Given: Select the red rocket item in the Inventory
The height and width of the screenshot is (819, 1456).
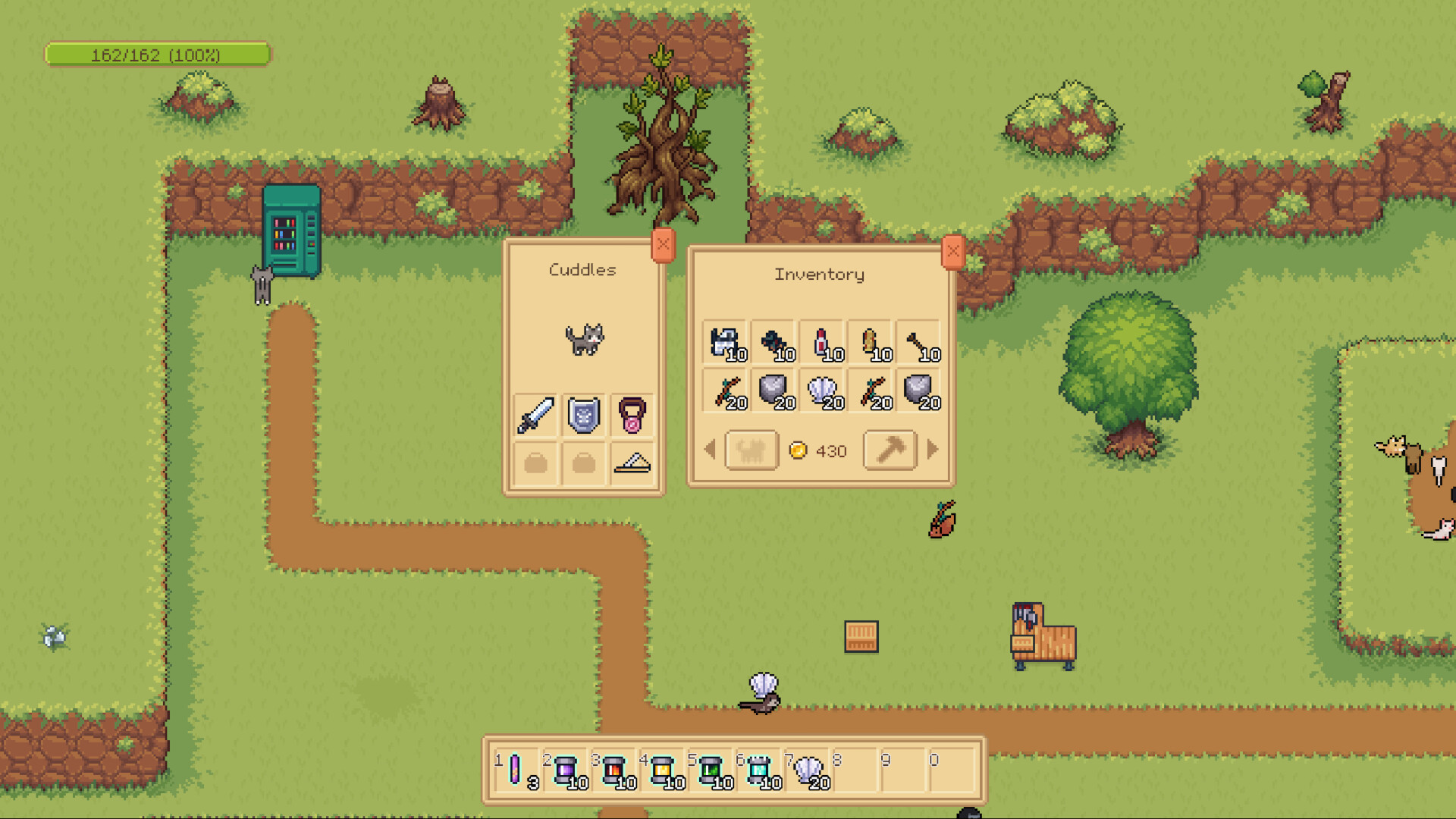Looking at the screenshot, I should (x=820, y=341).
